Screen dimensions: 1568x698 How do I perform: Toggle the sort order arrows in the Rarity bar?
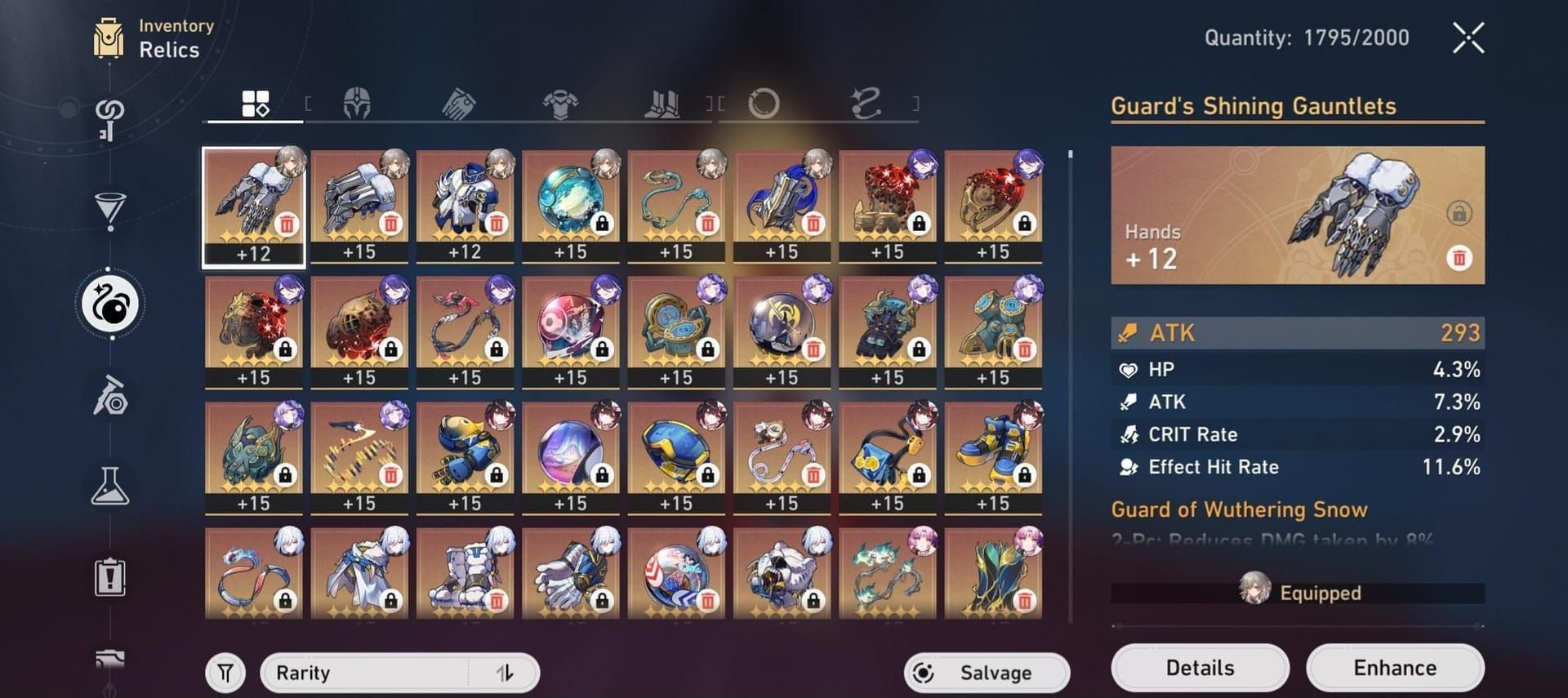click(506, 673)
